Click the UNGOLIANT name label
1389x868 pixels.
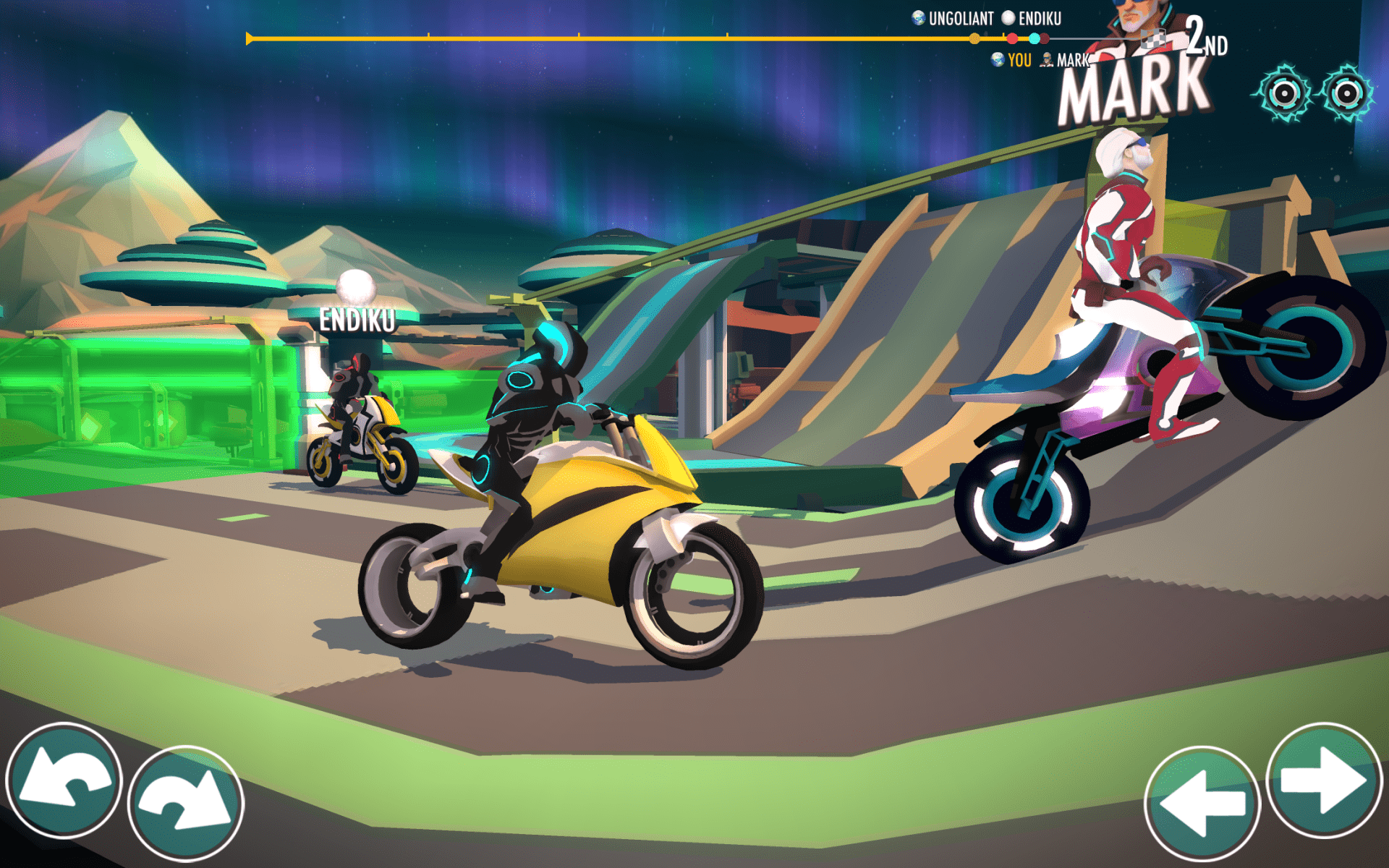point(962,18)
